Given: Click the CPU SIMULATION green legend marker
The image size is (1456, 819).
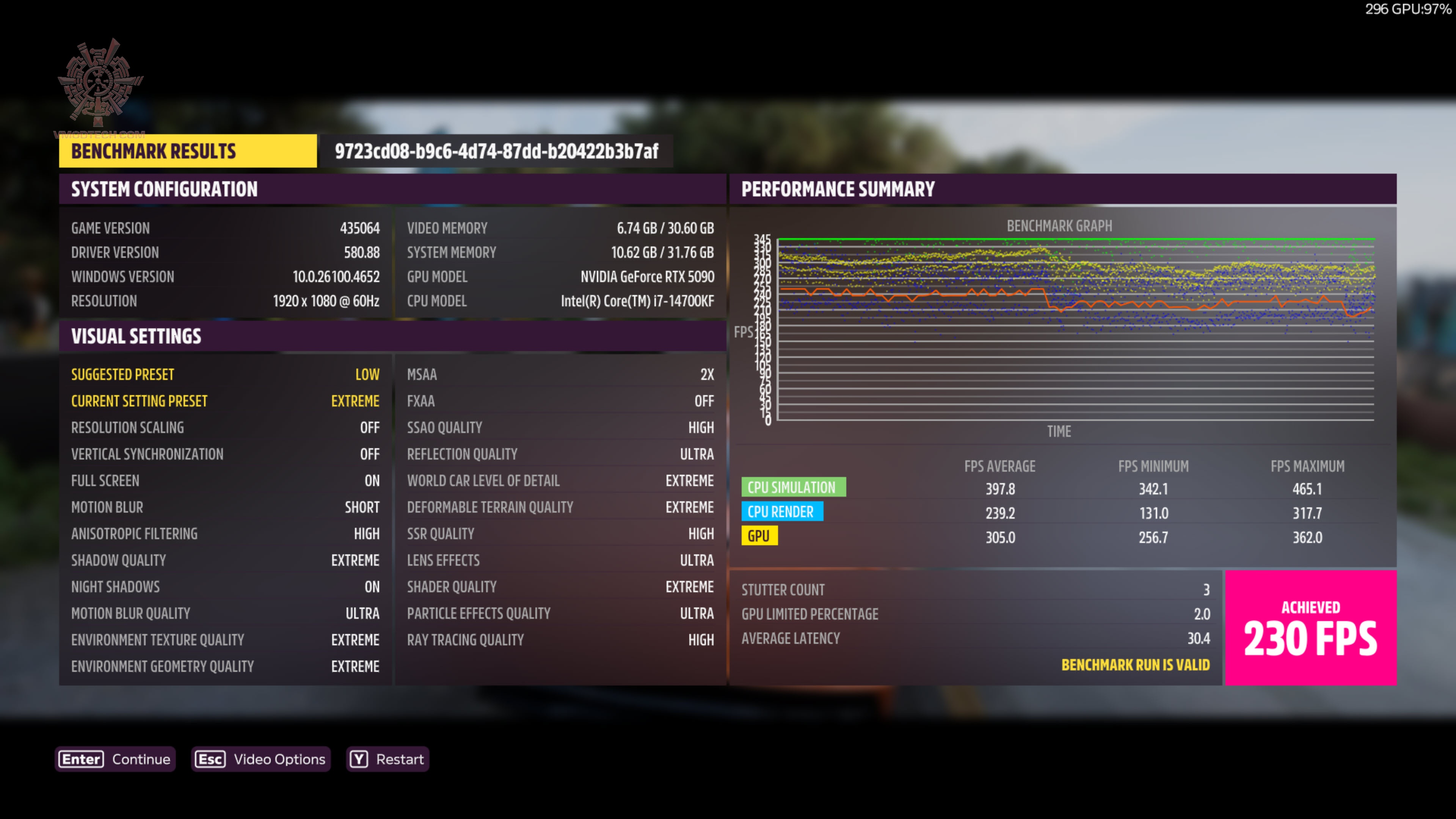Looking at the screenshot, I should click(x=794, y=487).
